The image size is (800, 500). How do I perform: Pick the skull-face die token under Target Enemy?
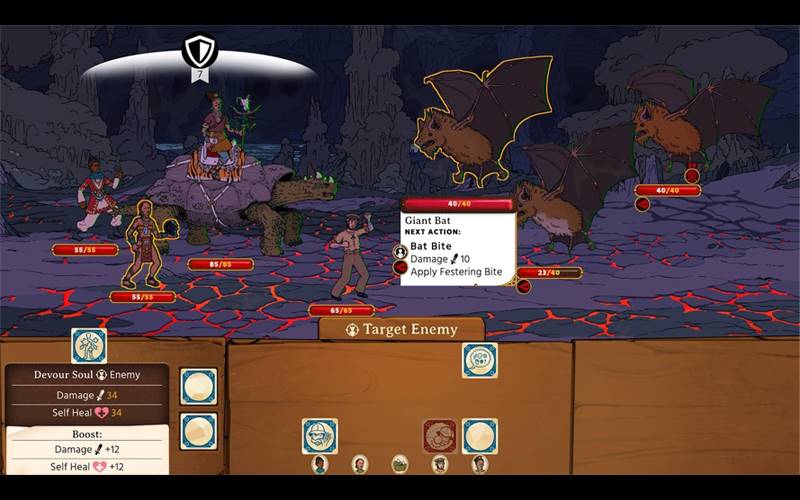click(480, 360)
